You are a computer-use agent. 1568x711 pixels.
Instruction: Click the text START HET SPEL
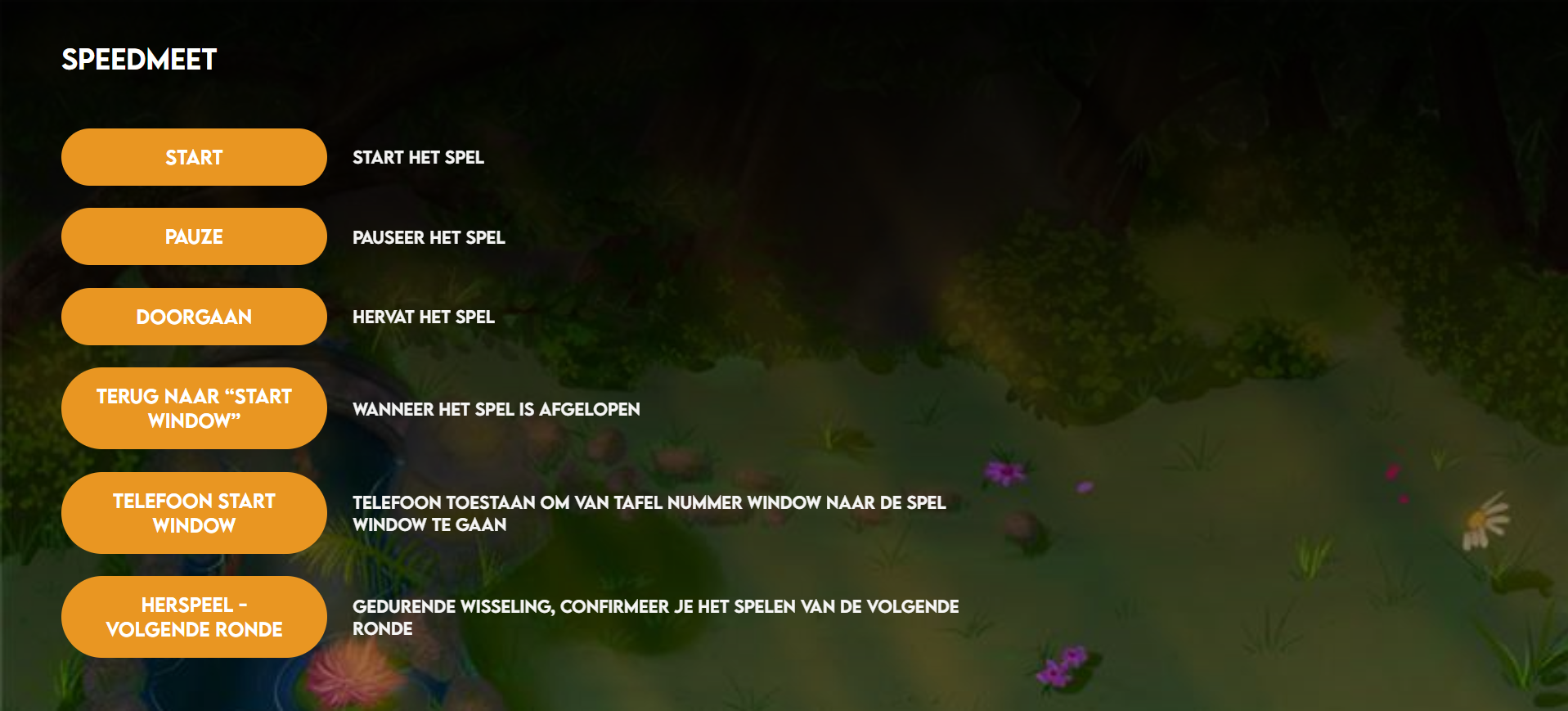(418, 158)
